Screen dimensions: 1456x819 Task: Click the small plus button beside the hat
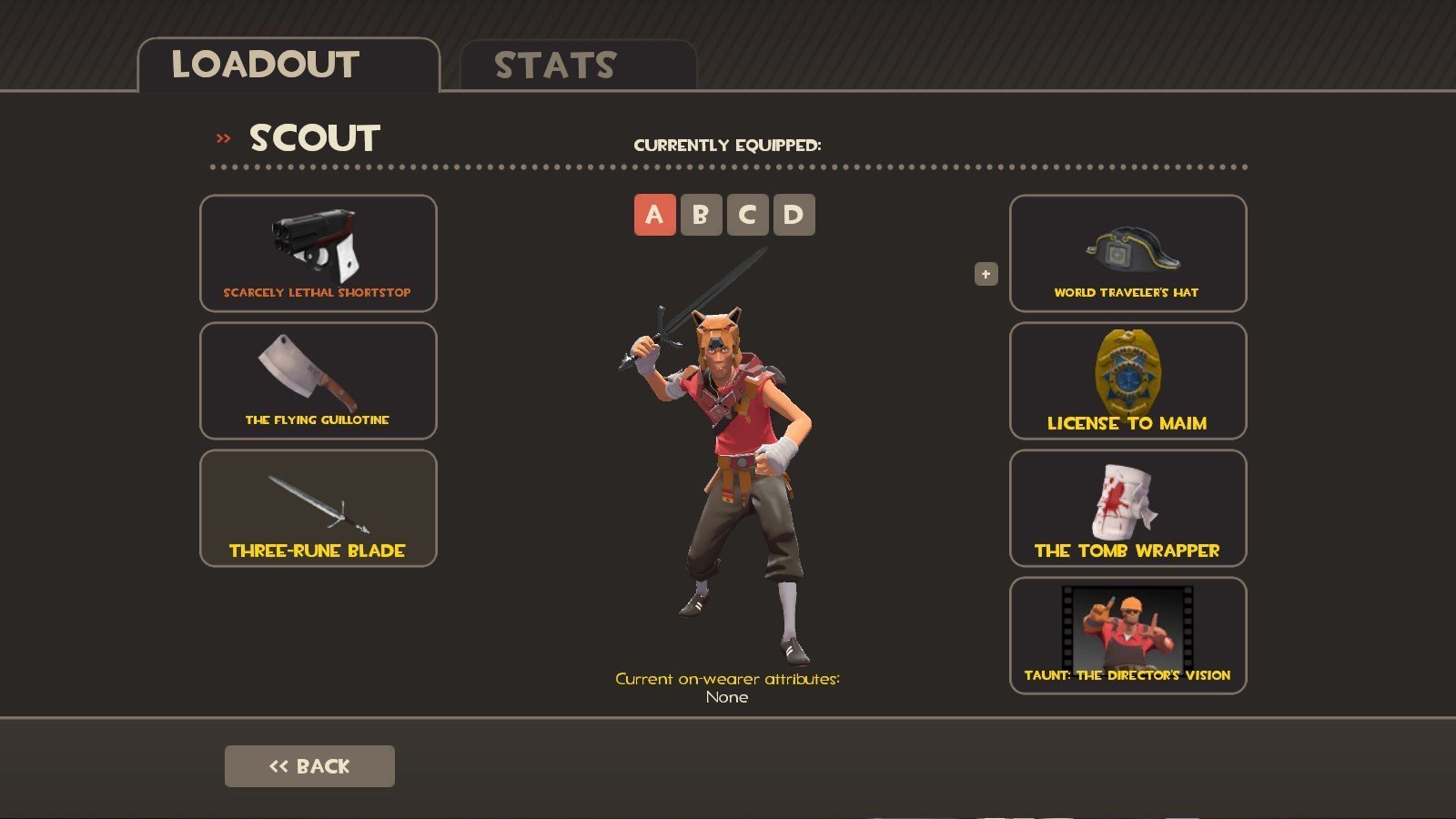pyautogui.click(x=986, y=274)
